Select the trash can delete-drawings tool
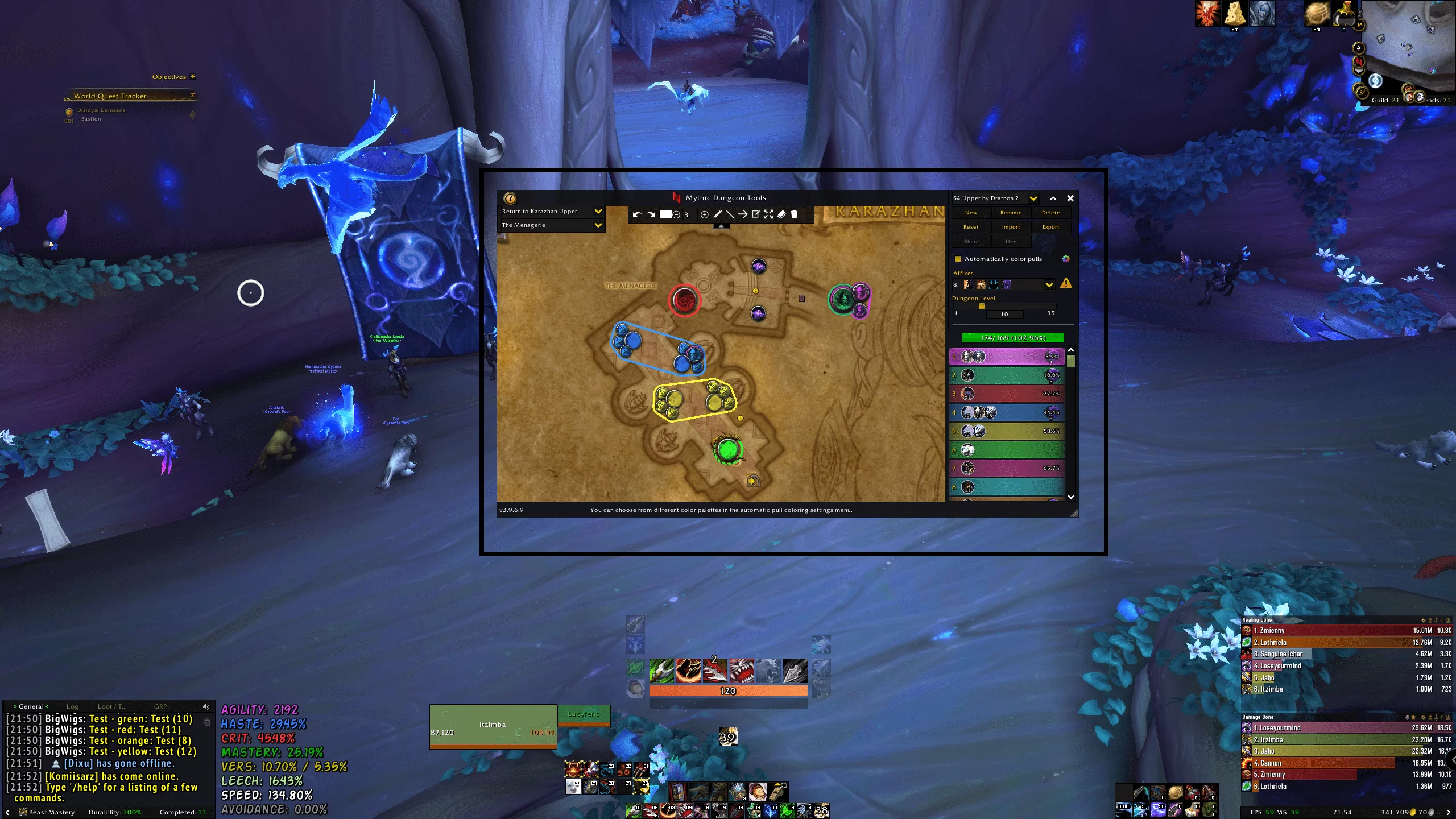This screenshot has height=819, width=1456. (x=795, y=214)
